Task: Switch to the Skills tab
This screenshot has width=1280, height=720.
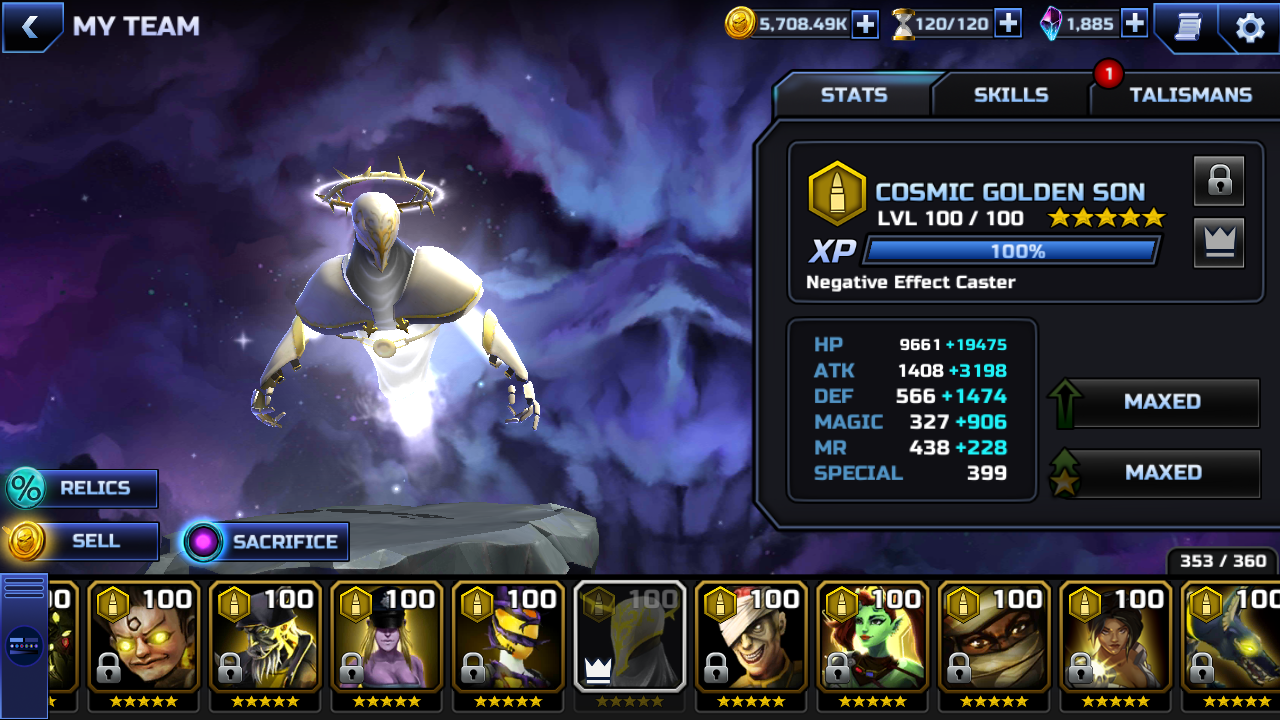Action: [x=1010, y=95]
